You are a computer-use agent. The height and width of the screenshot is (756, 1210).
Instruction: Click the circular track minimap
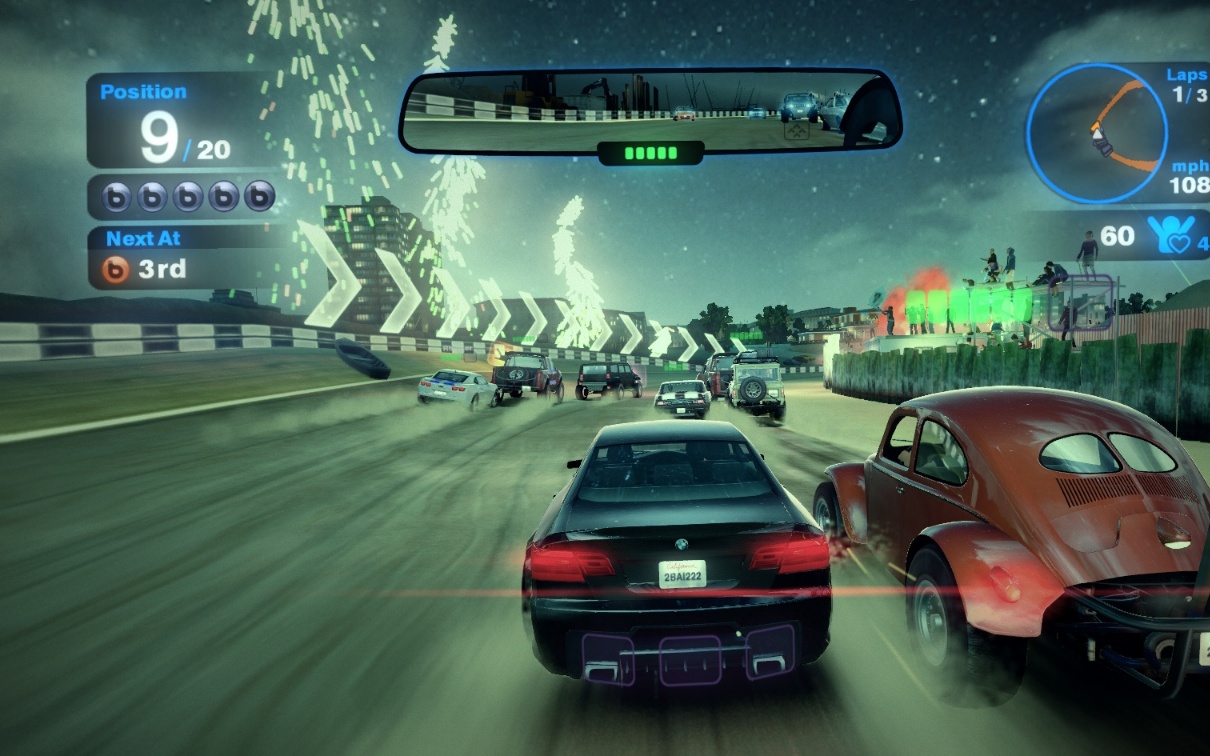click(1097, 132)
